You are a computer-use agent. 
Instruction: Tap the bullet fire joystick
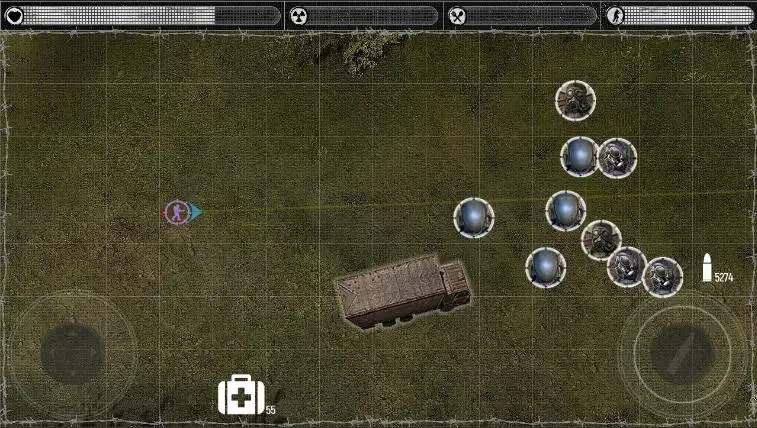click(x=681, y=351)
